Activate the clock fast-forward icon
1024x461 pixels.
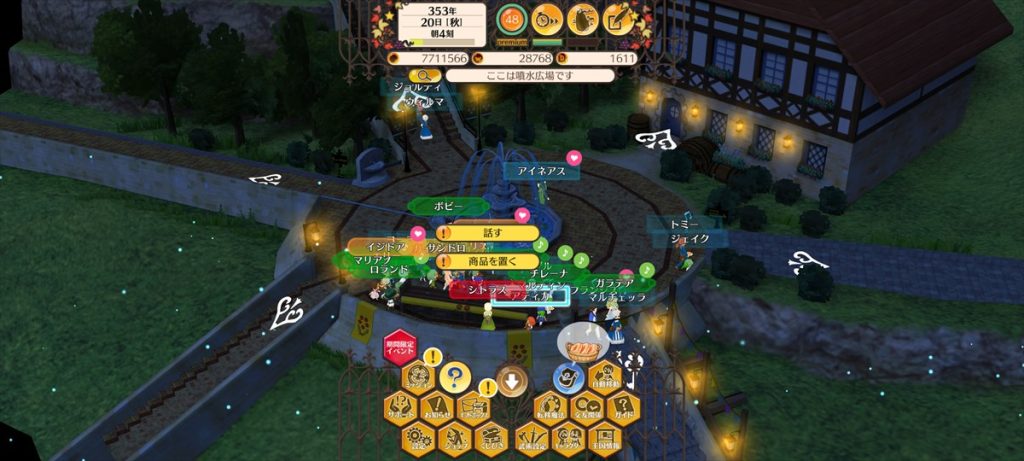point(546,18)
